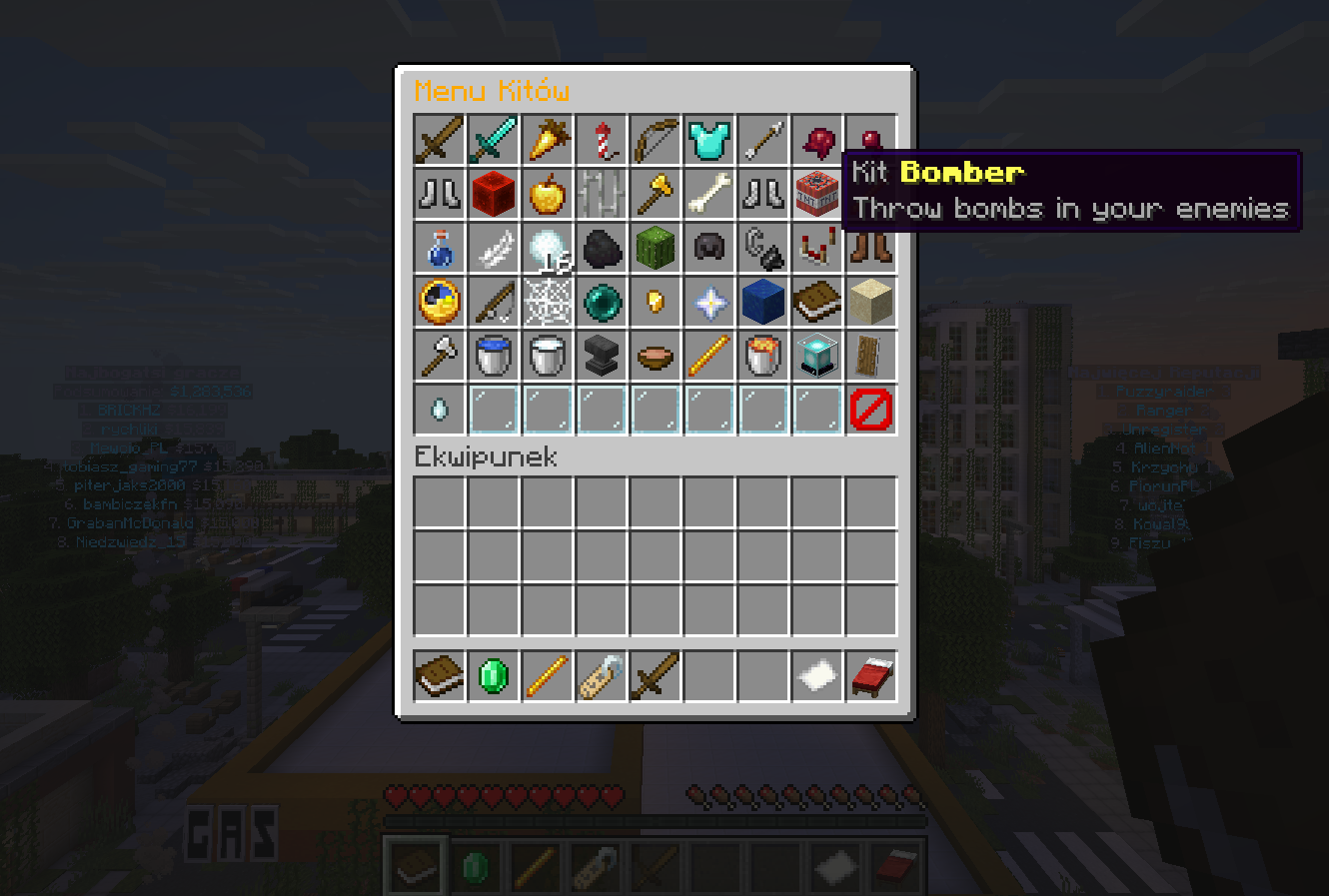The image size is (1329, 896).
Task: Select the ender eye kit icon
Action: (602, 302)
